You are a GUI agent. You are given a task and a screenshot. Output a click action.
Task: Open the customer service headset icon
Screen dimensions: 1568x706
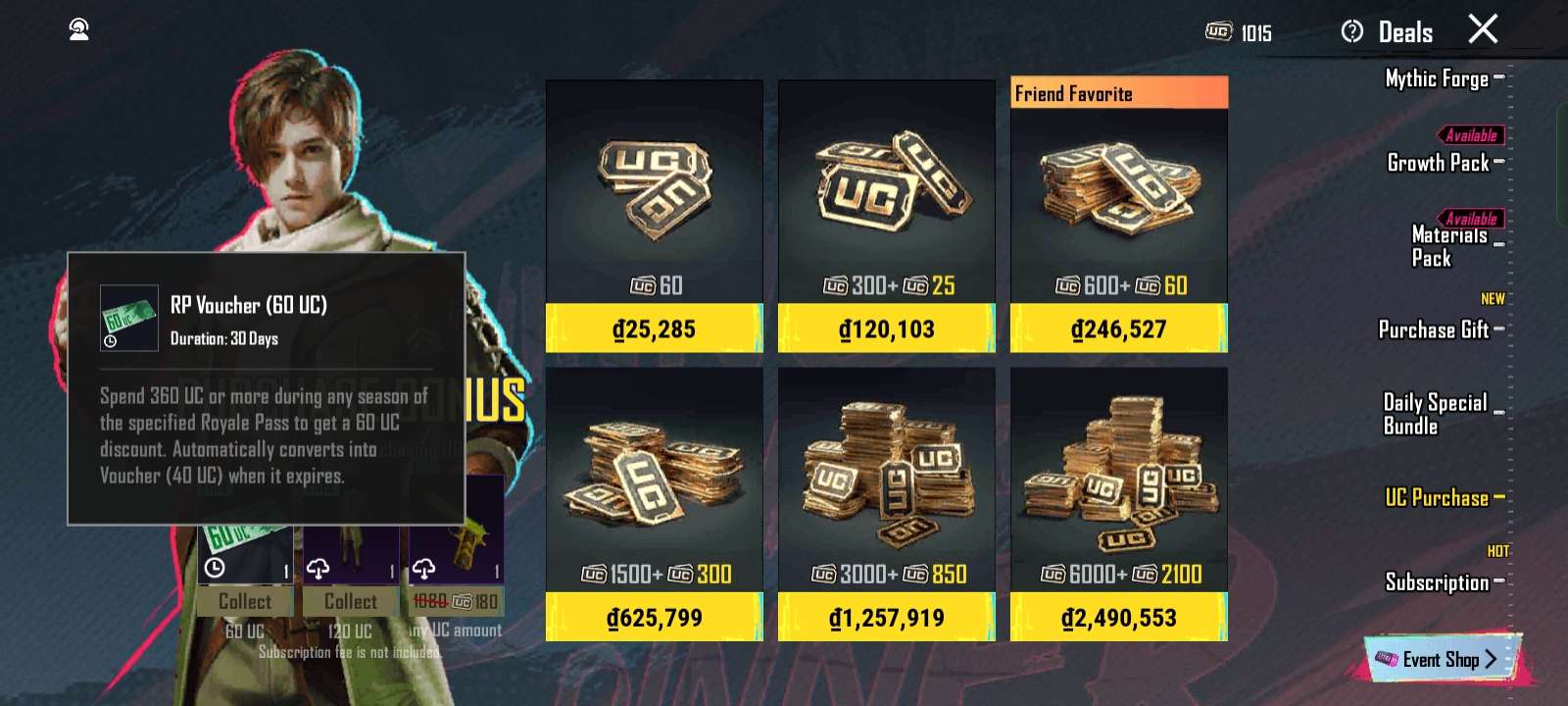[78, 28]
